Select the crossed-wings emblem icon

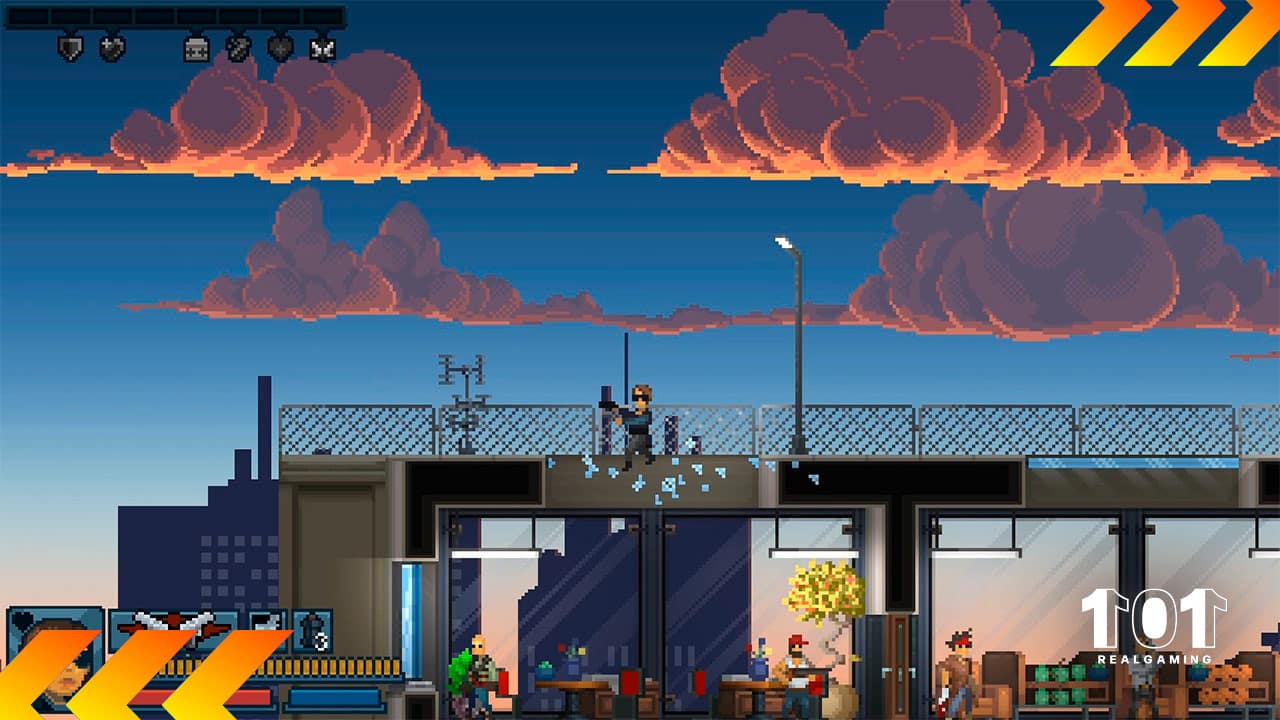point(322,47)
